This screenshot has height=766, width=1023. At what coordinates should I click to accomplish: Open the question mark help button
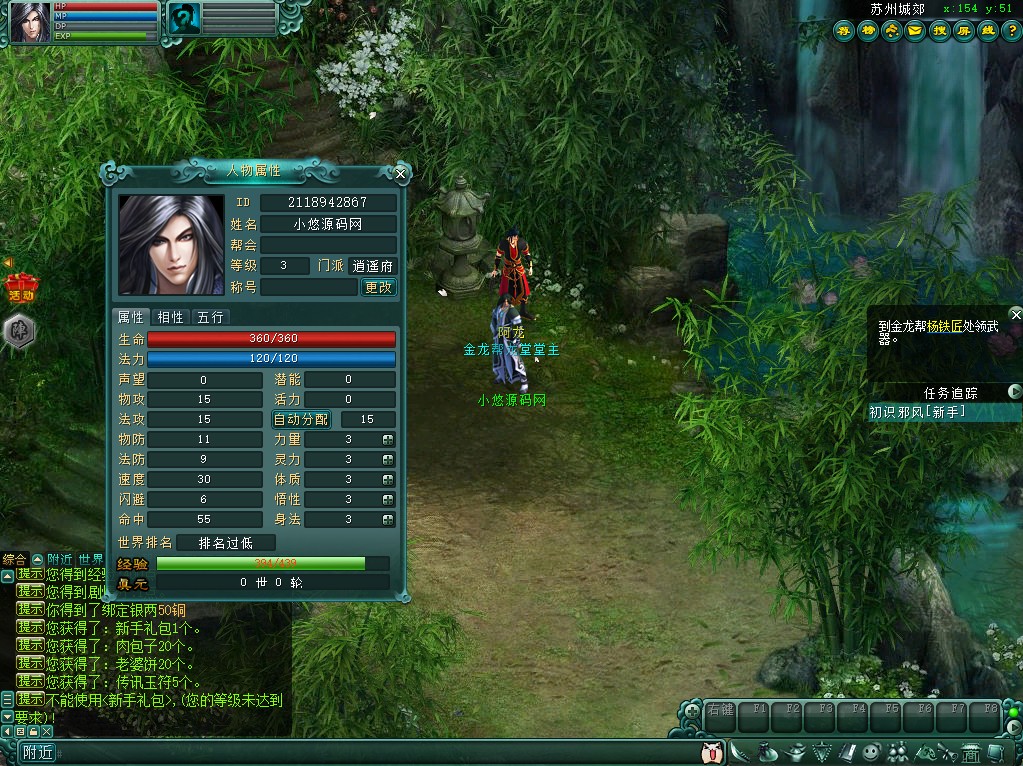[x=1011, y=30]
